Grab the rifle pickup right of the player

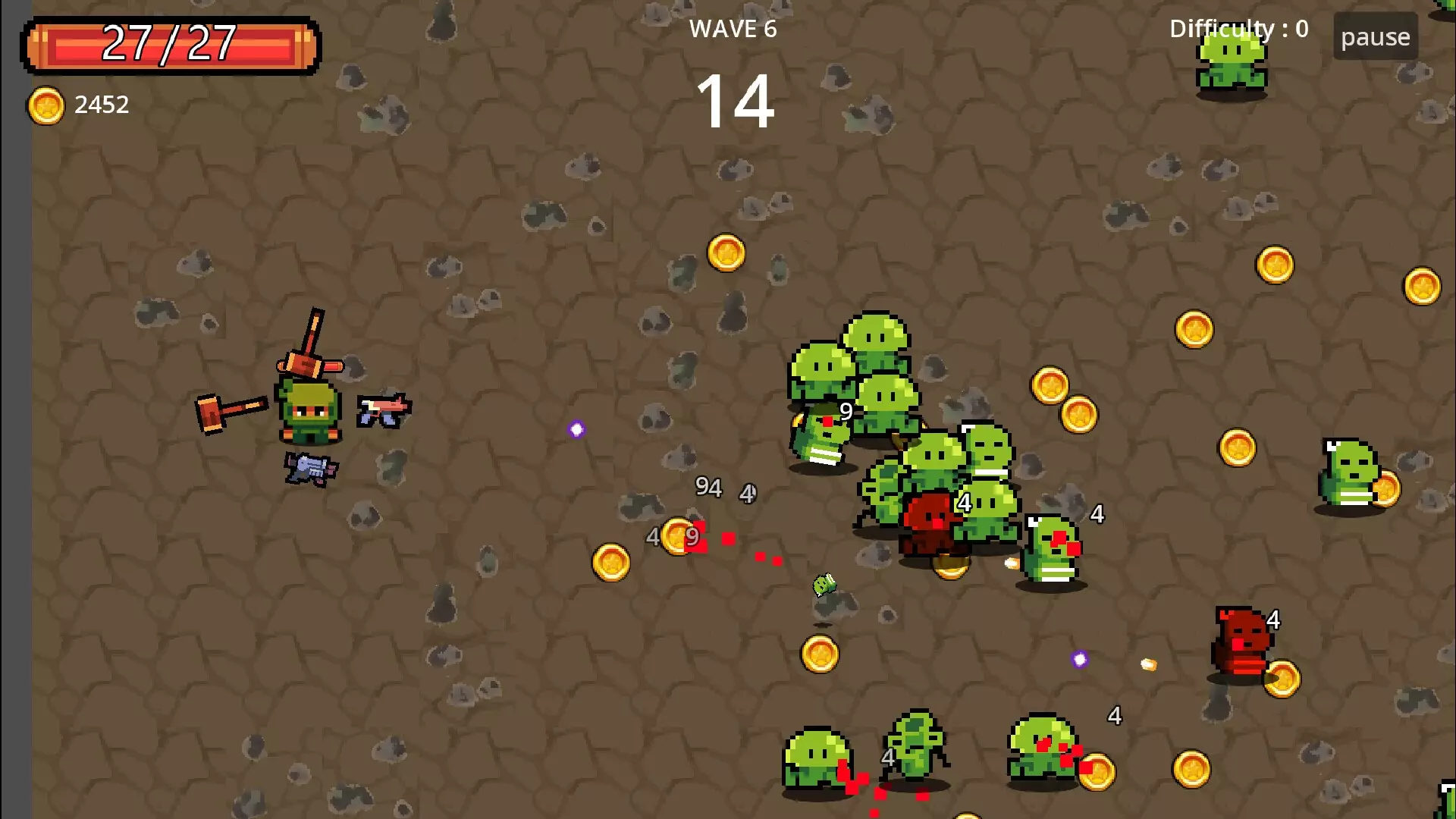[385, 409]
